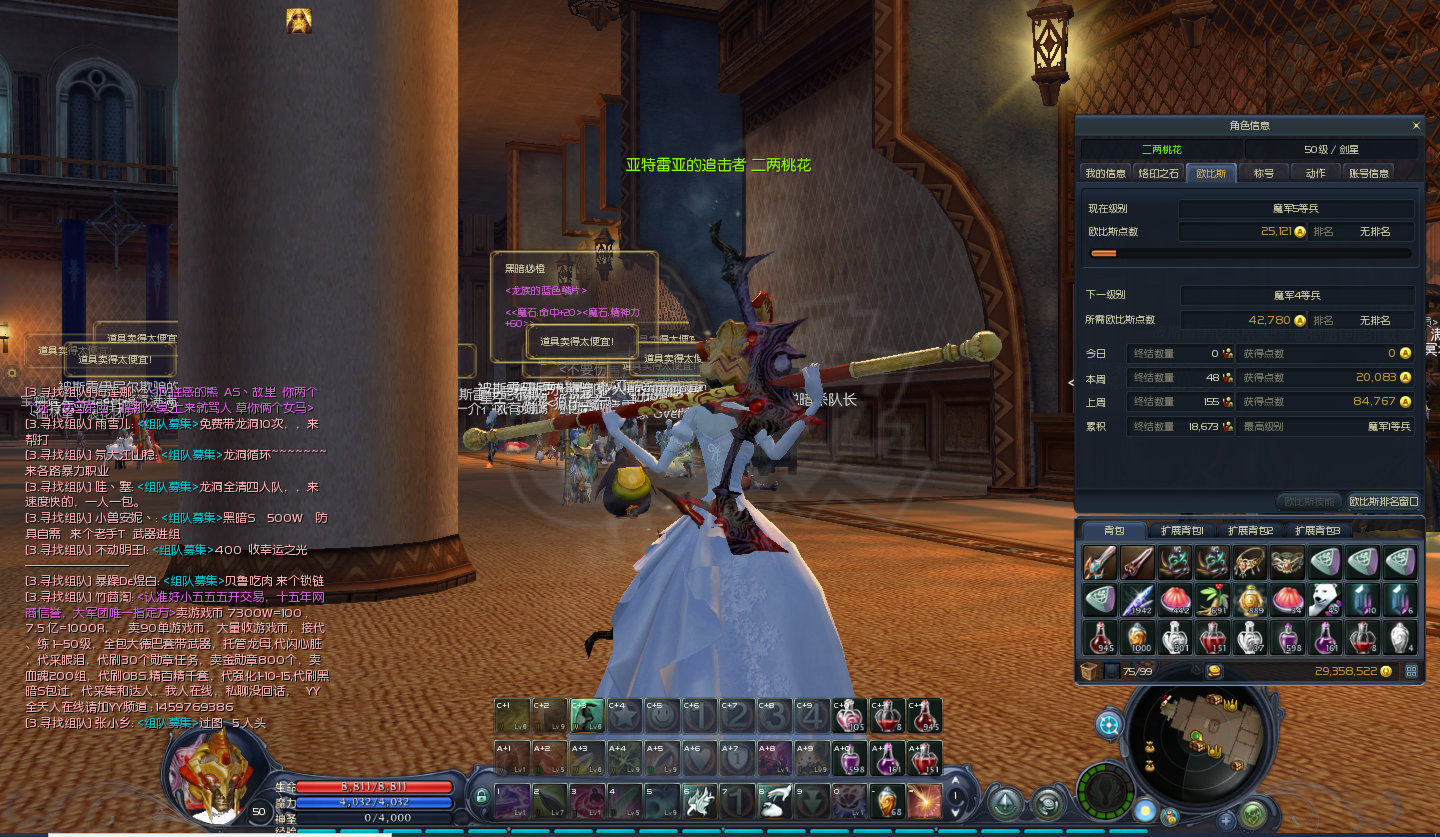Select the 称号 tab
The width and height of the screenshot is (1440, 837).
click(1264, 173)
